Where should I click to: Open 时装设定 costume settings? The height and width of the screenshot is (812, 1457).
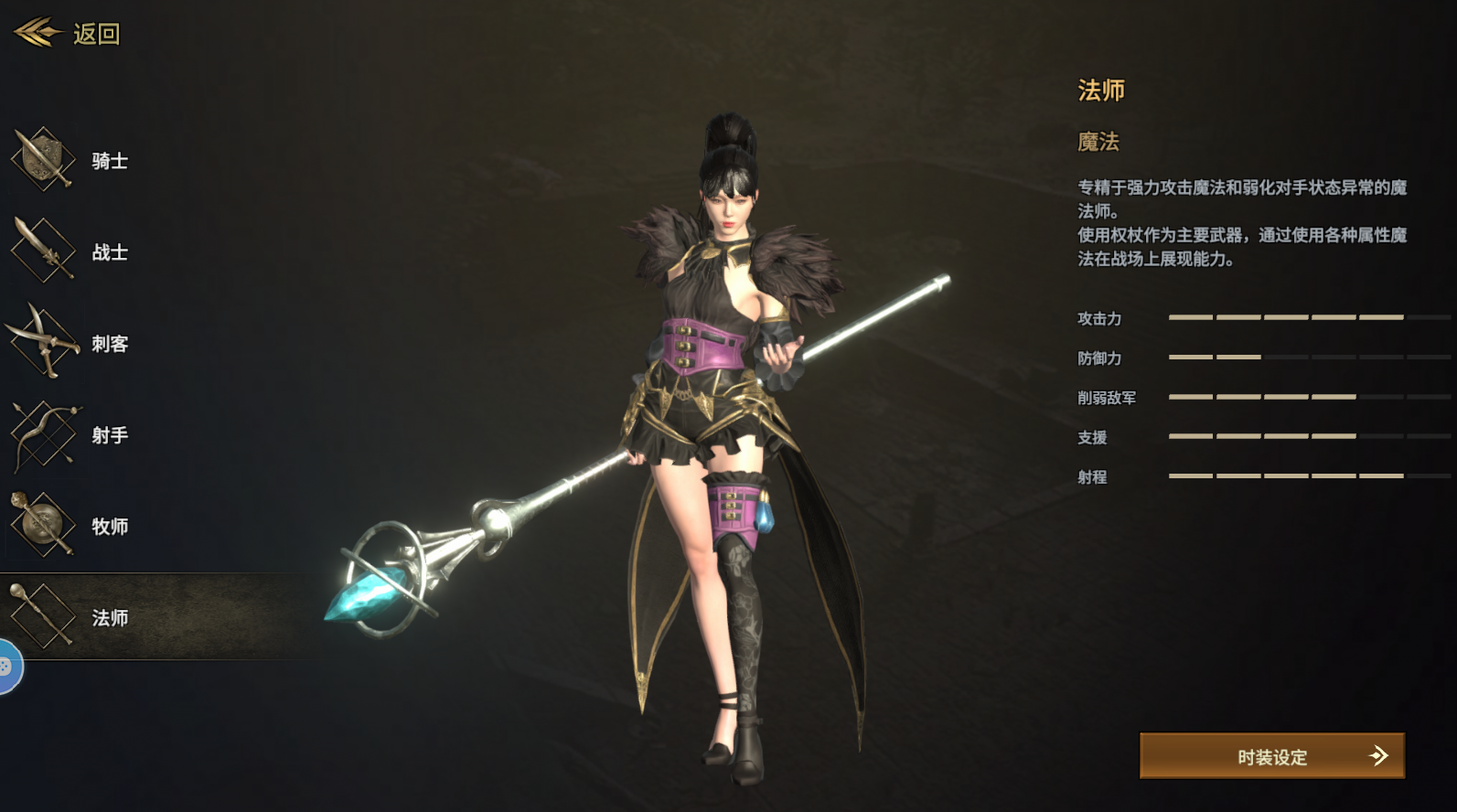(1271, 756)
